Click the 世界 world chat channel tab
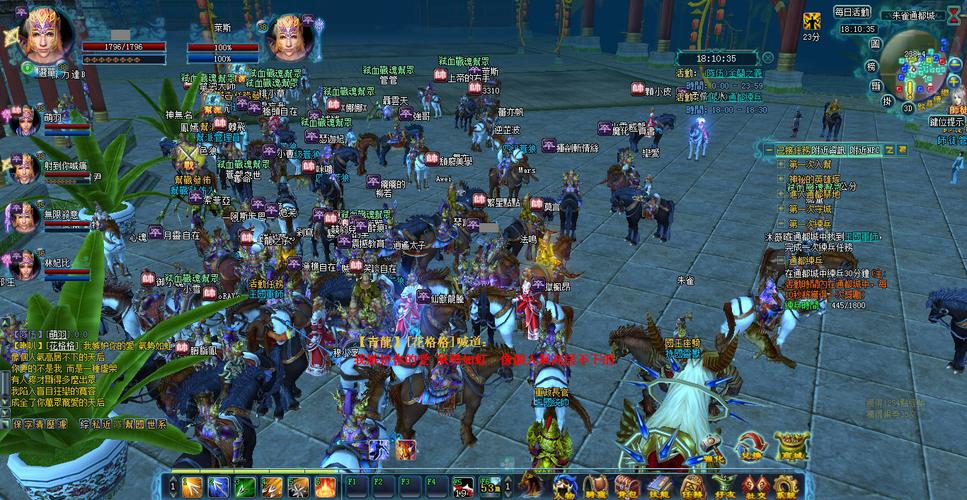The height and width of the screenshot is (500, 967). (x=152, y=424)
